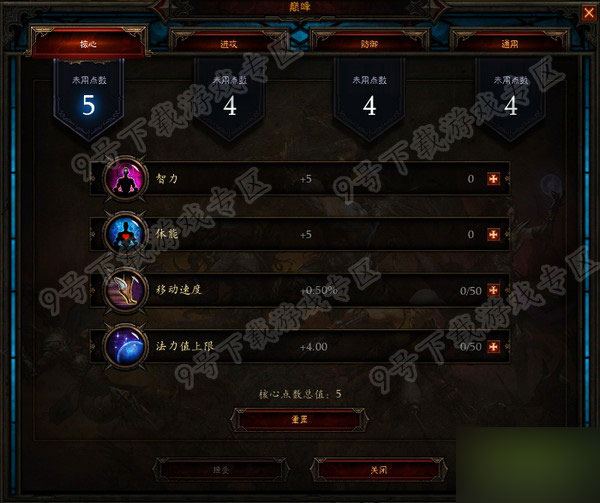
Task: Open the 进攻 (Offense) tab
Action: (x=229, y=43)
